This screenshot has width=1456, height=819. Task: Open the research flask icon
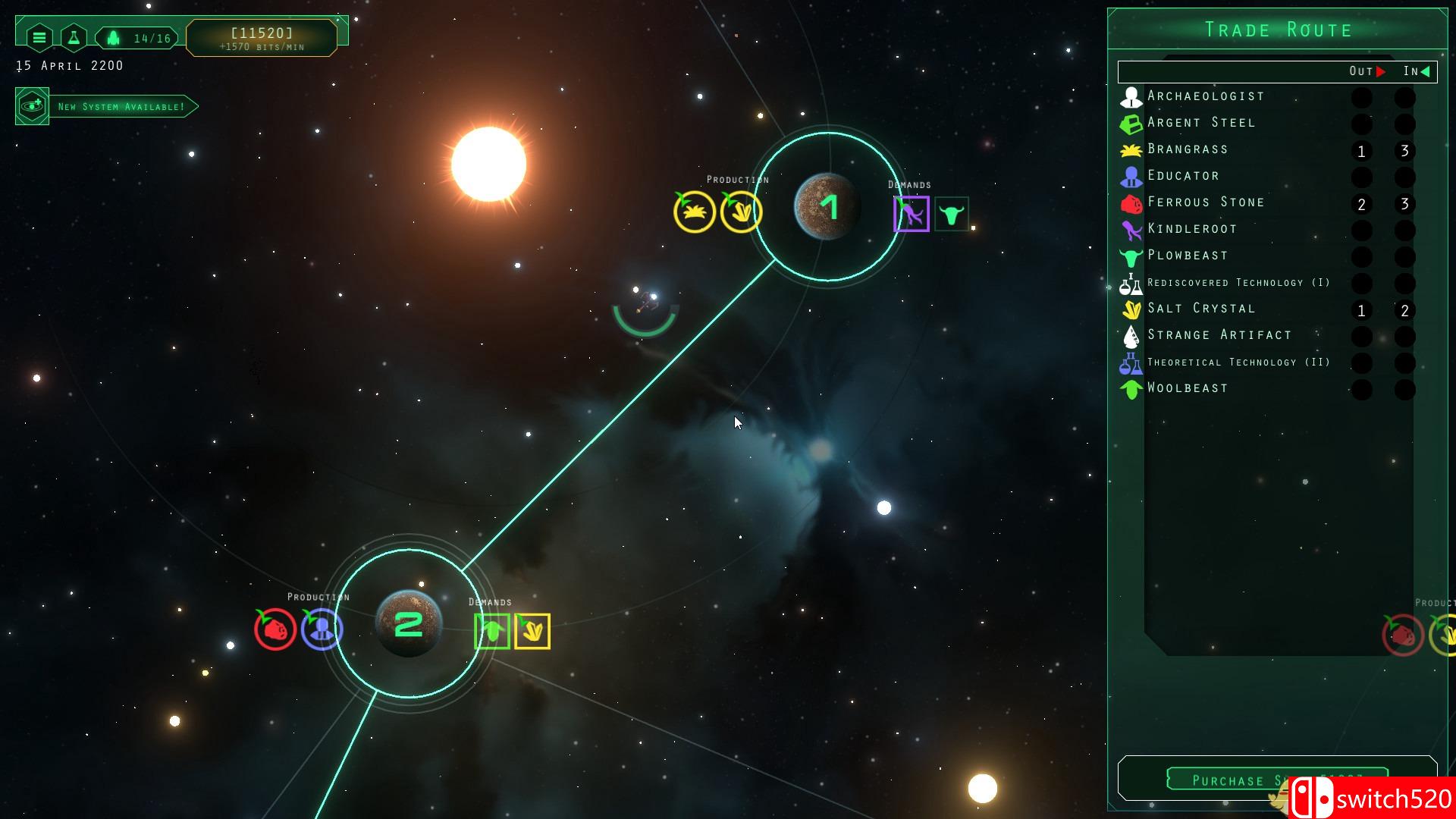click(x=74, y=37)
